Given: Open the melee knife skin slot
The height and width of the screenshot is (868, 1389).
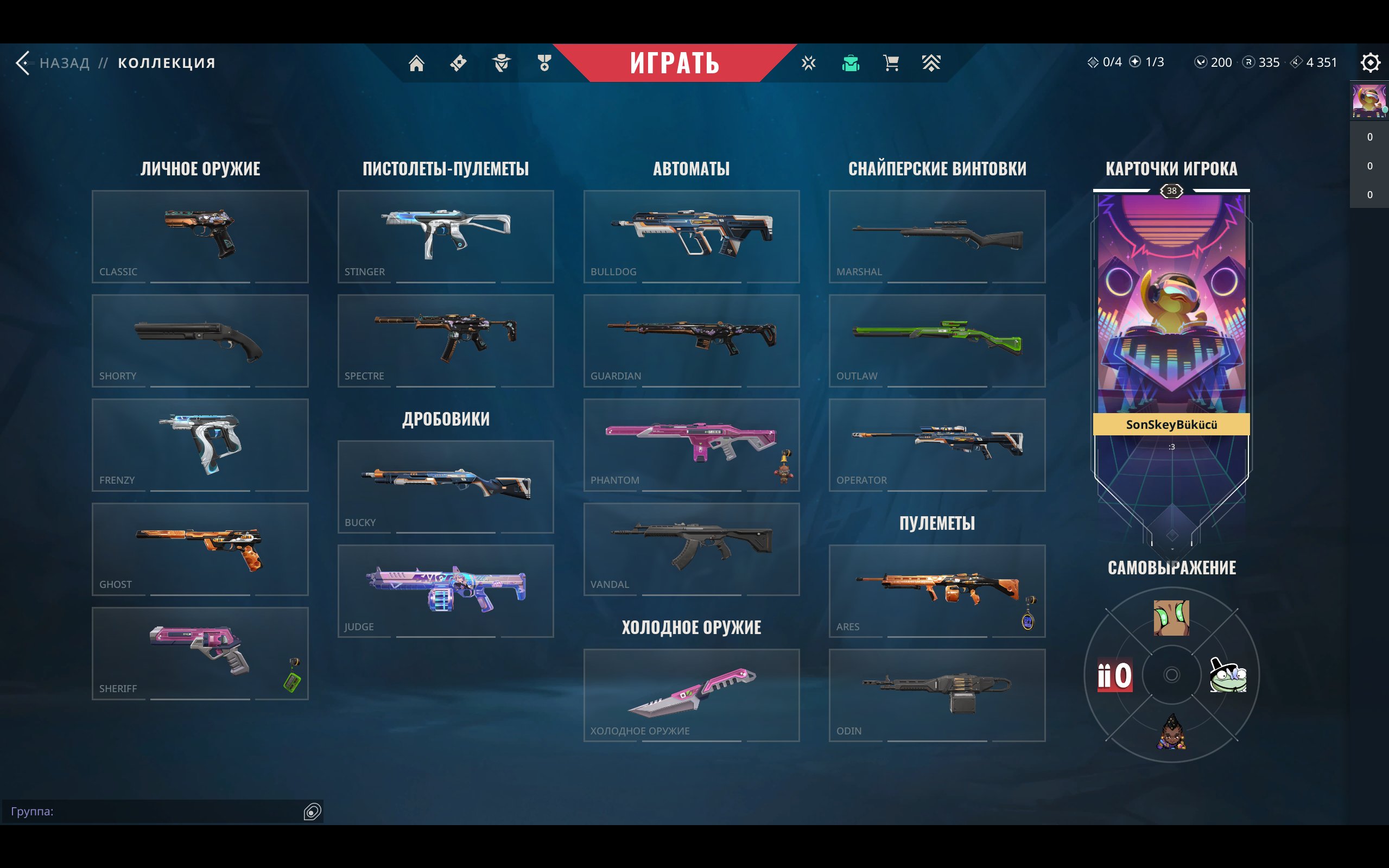Looking at the screenshot, I should click(x=690, y=695).
